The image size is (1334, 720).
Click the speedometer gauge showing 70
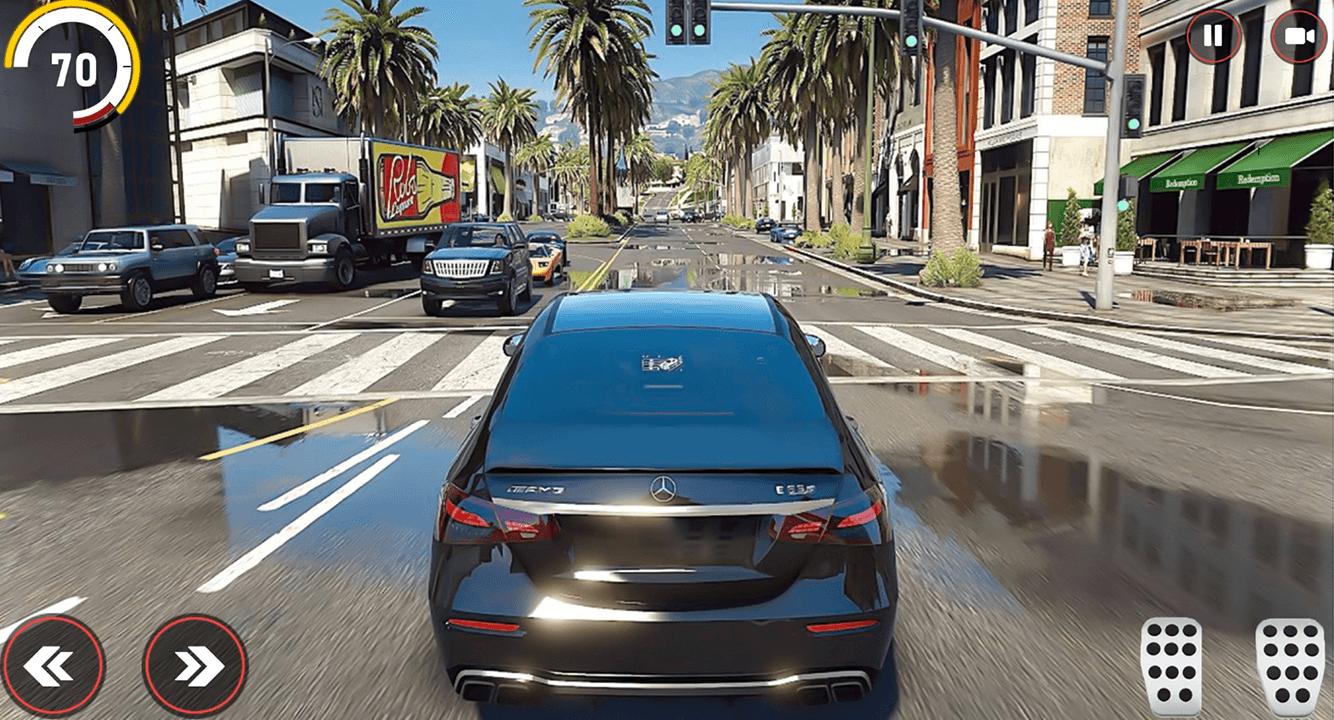coord(75,70)
